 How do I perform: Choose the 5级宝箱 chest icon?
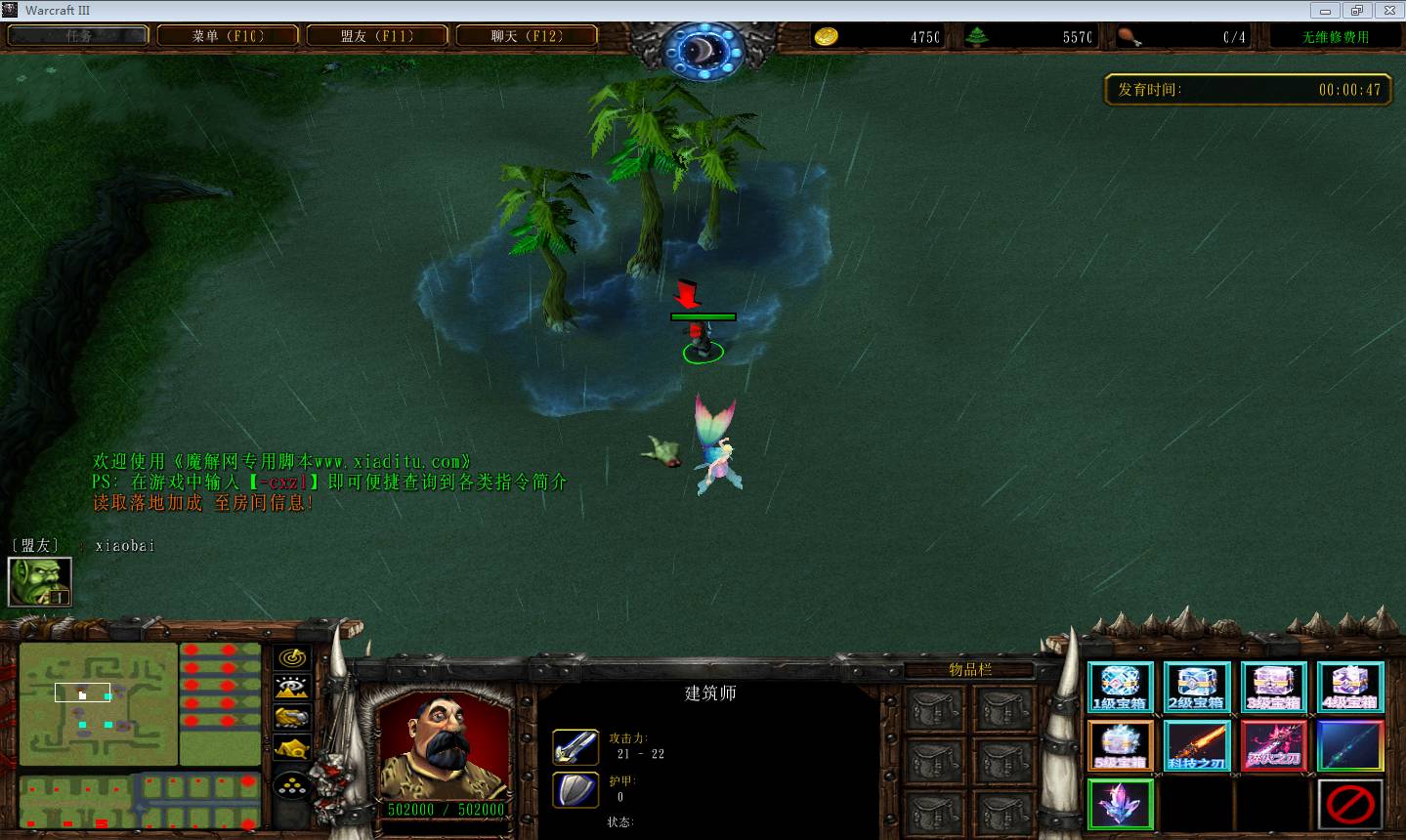[x=1120, y=746]
